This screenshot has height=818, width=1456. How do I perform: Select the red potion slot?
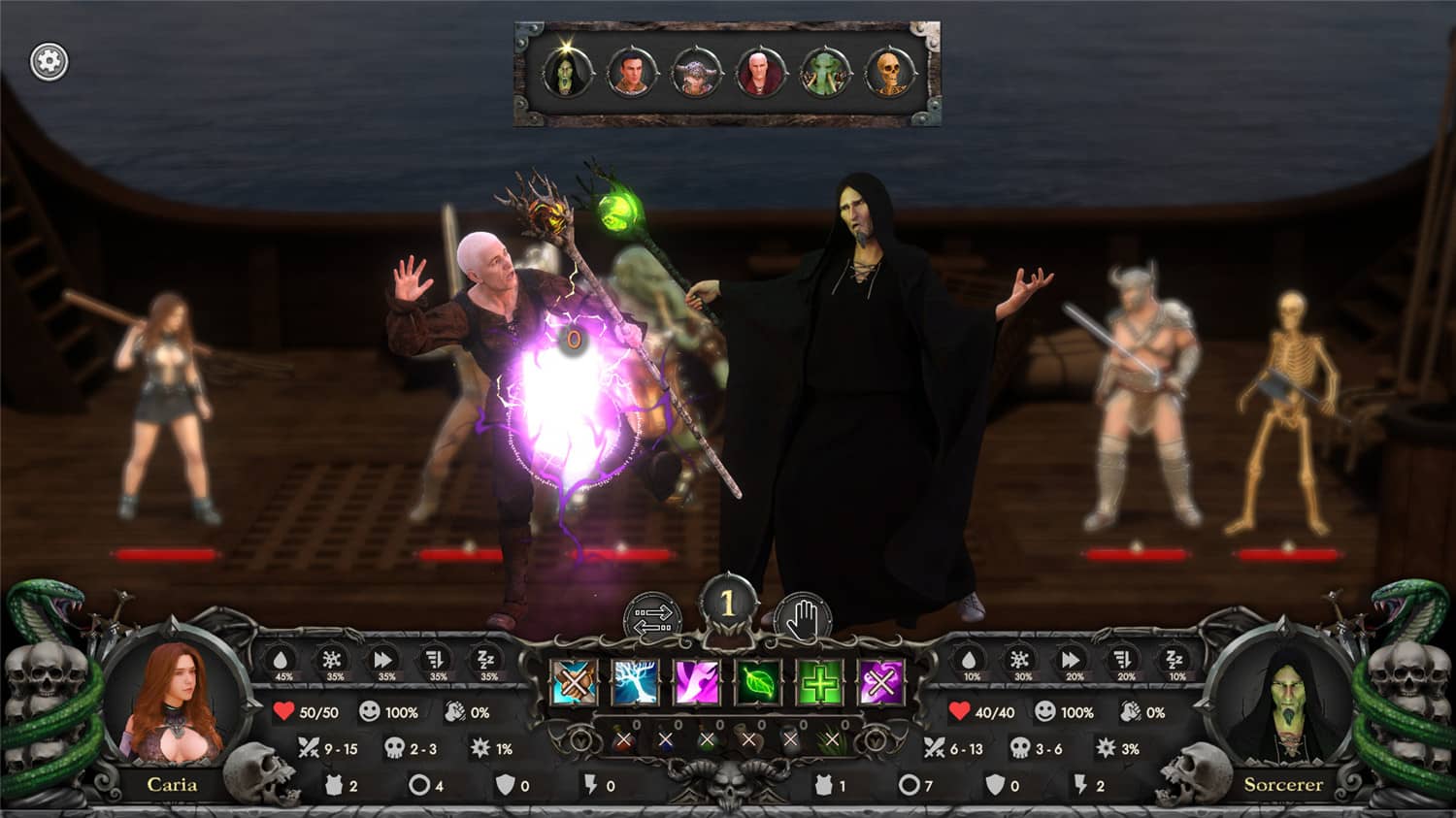624,741
